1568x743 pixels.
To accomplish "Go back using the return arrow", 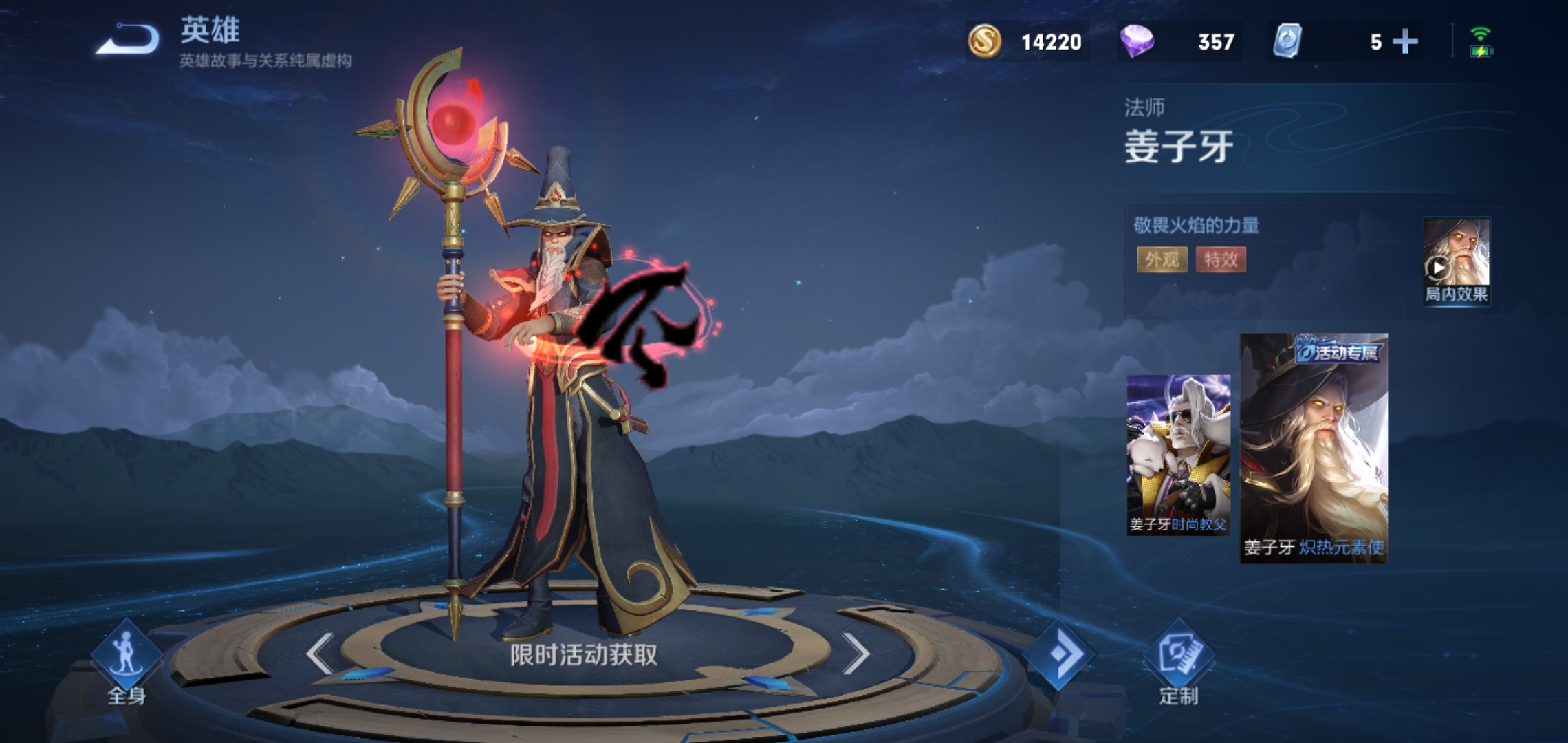I will pos(129,40).
